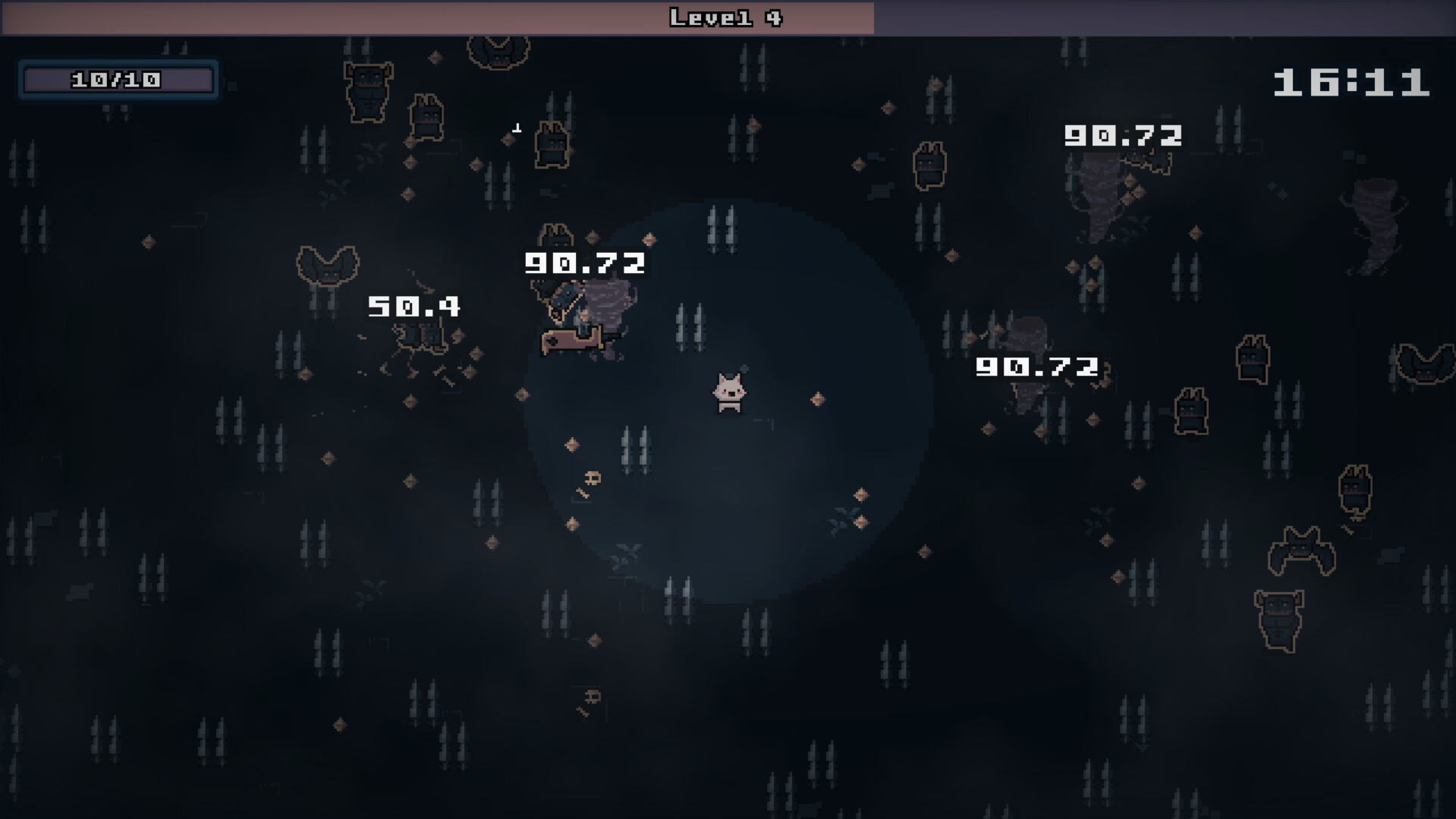1456x819 pixels.
Task: Click the 50.4 damage number
Action: tap(415, 307)
